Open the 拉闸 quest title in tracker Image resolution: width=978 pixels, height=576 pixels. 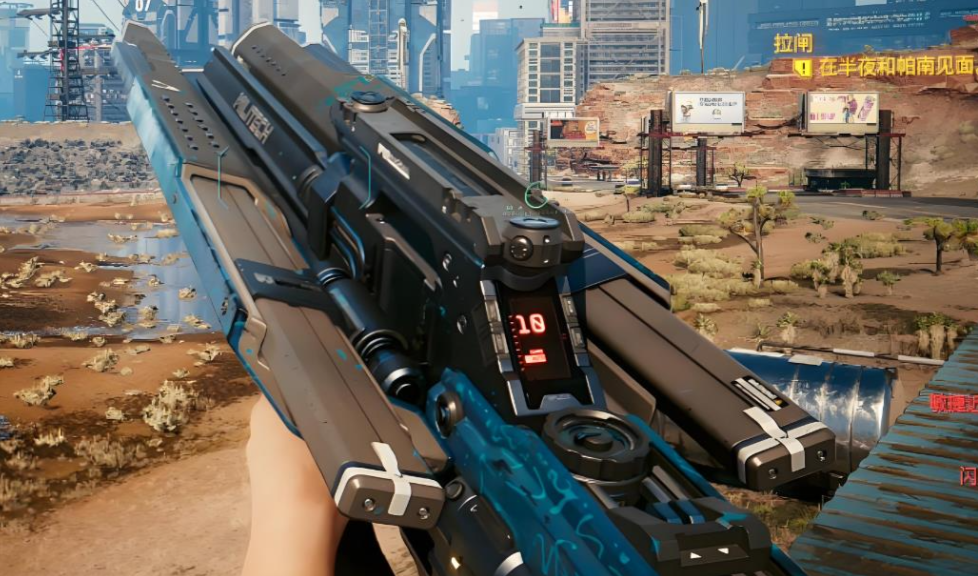click(793, 43)
